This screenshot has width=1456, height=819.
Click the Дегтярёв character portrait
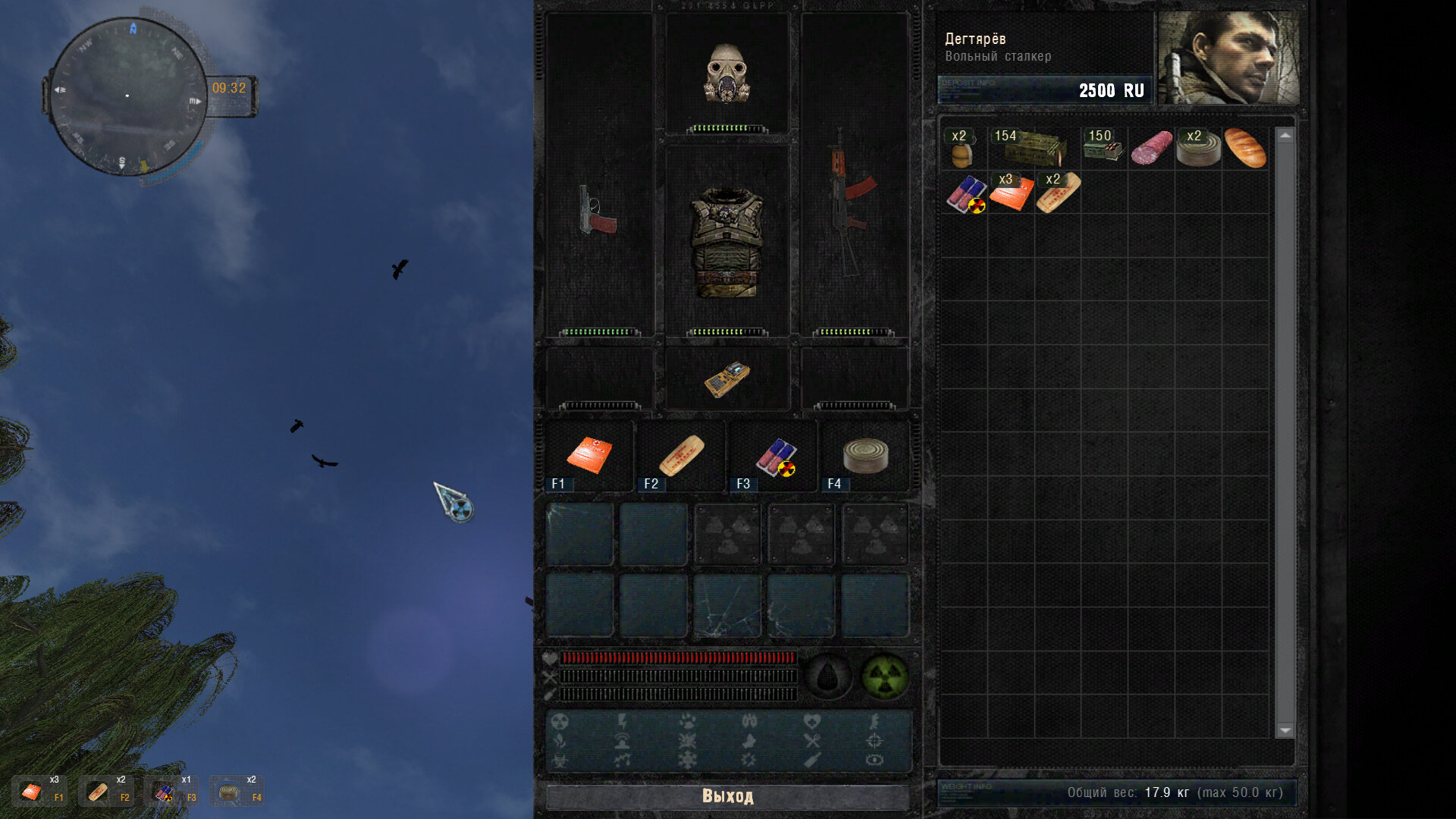1229,58
